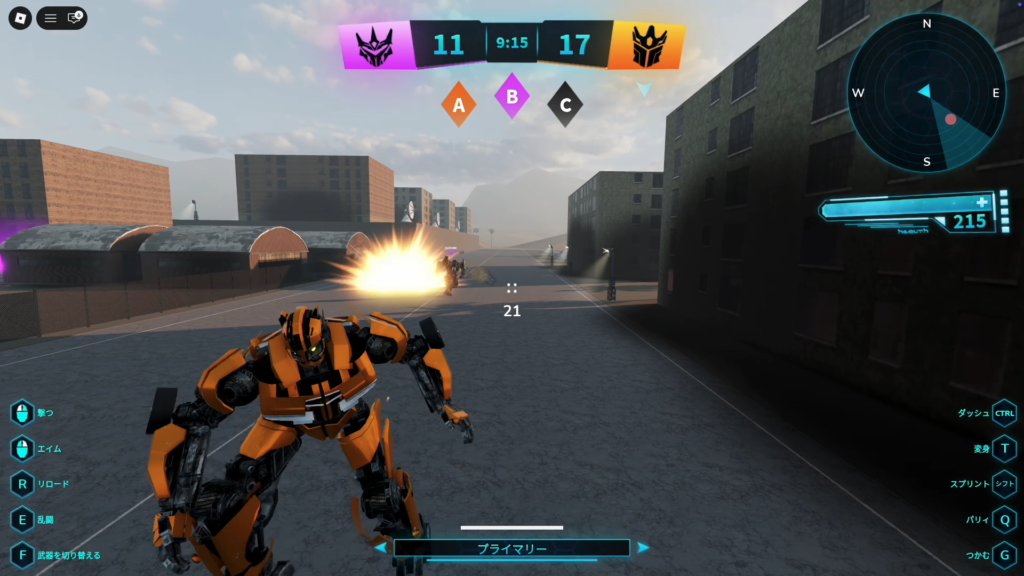The height and width of the screenshot is (576, 1024).
Task: Select the プライマリー weapon bar
Action: pos(511,548)
